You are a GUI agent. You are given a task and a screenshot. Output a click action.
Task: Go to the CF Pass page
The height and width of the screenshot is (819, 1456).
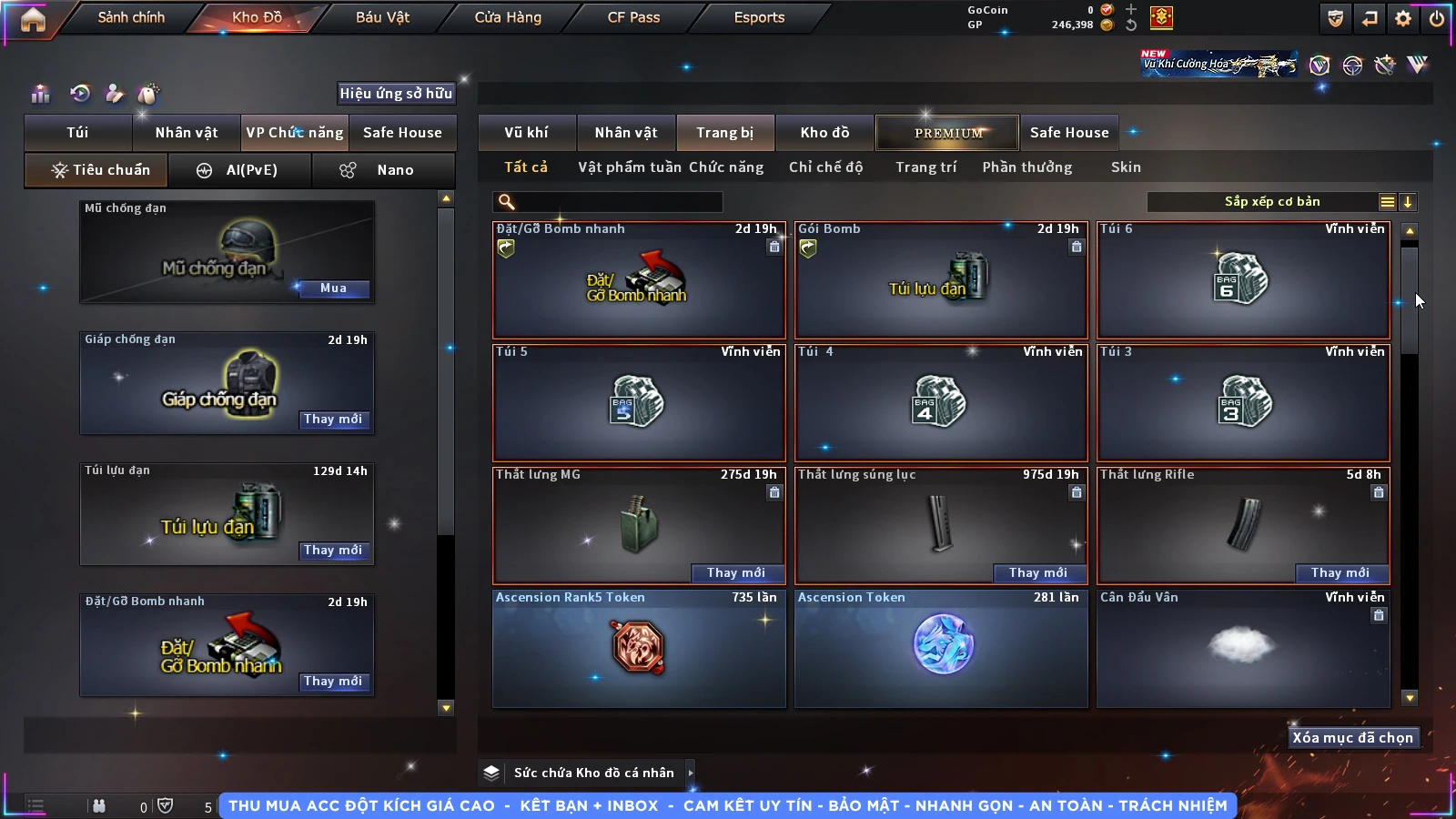pyautogui.click(x=633, y=17)
